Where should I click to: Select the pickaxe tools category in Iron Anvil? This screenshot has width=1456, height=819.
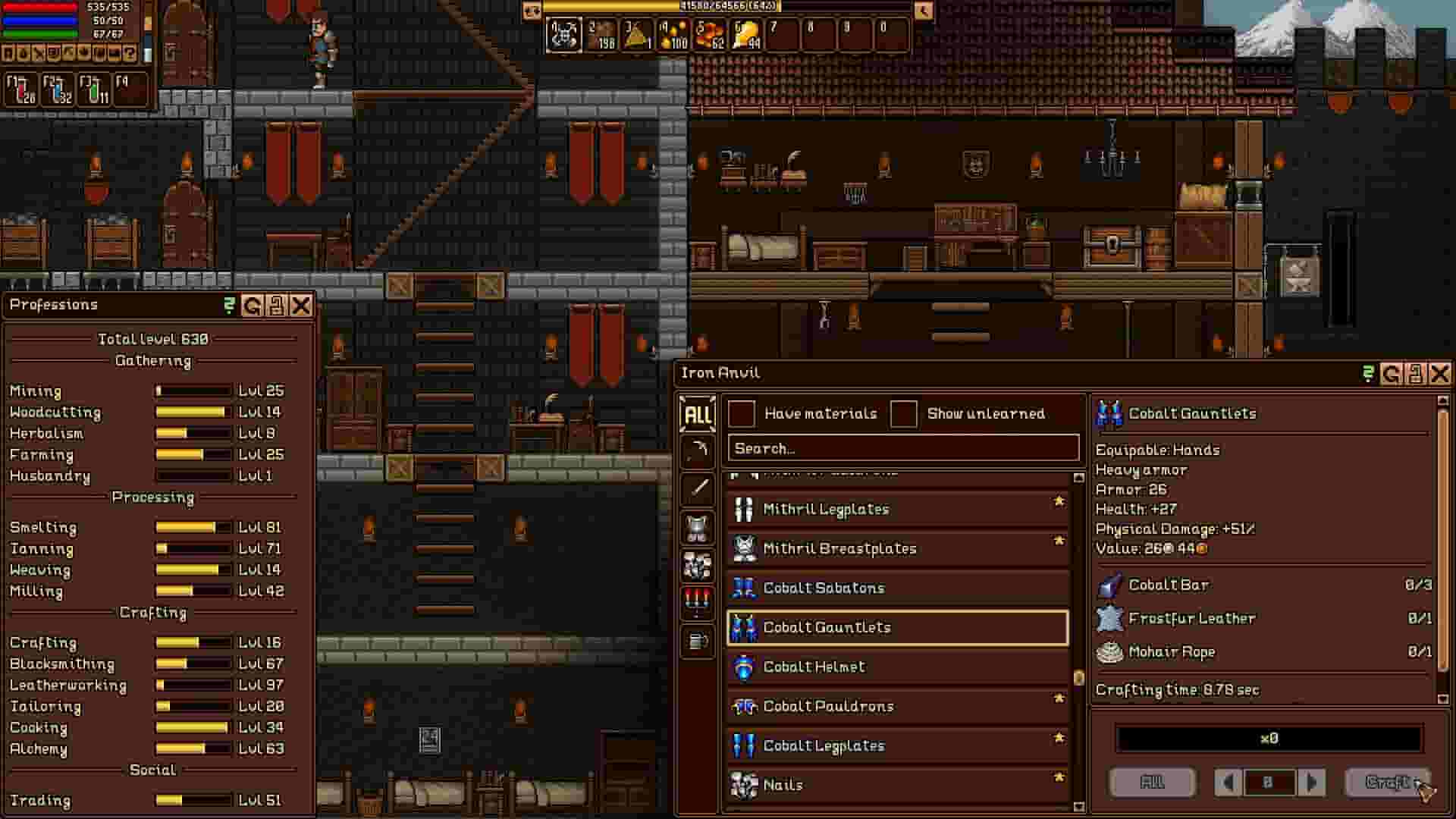[x=697, y=451]
